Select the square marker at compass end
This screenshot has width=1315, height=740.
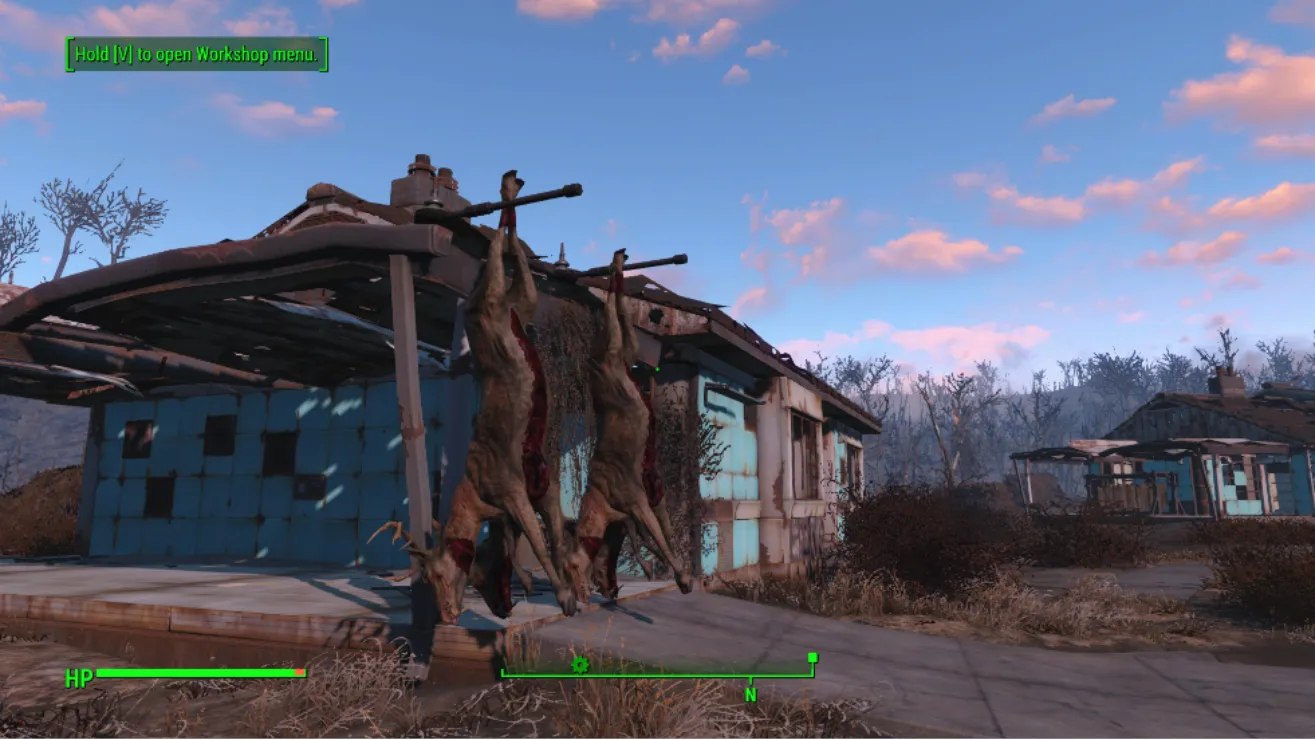click(812, 658)
